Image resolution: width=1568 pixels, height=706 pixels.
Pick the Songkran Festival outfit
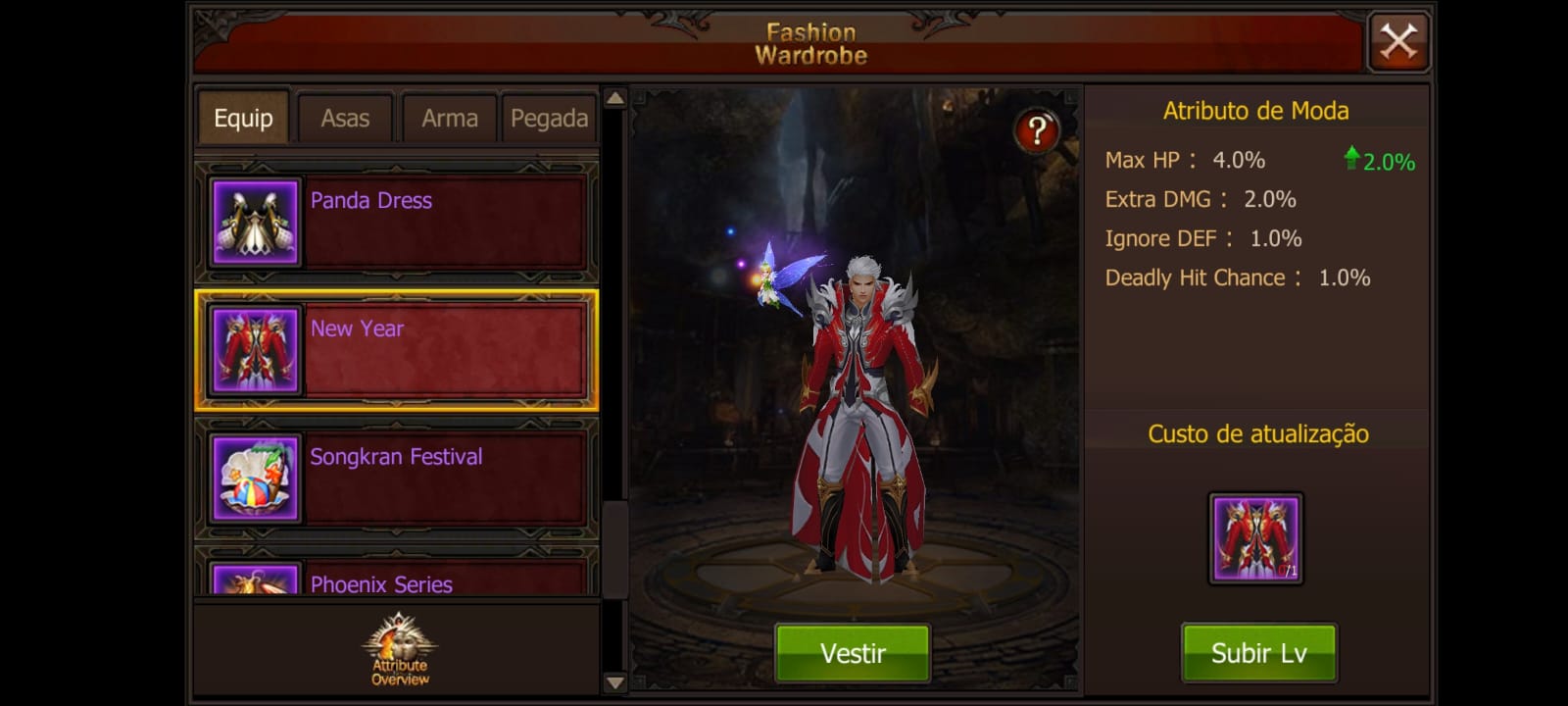[x=397, y=479]
